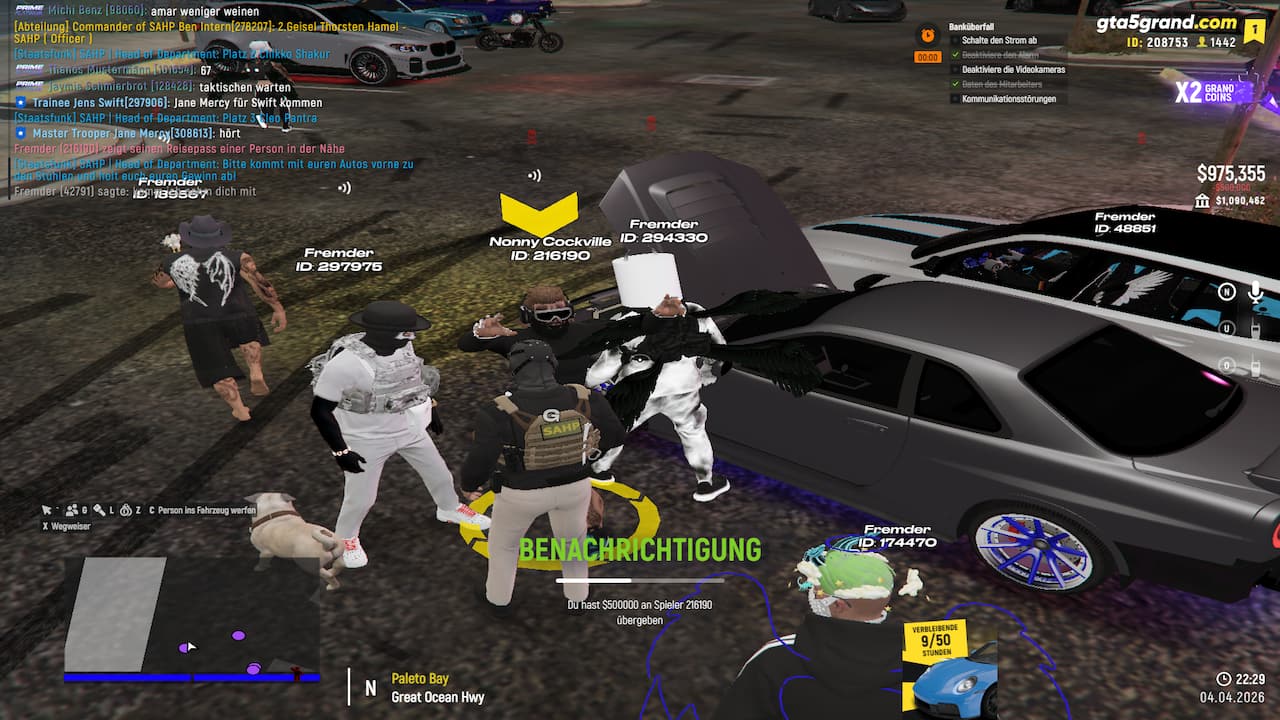Click the orange timer icon near Banküberfall

927,36
